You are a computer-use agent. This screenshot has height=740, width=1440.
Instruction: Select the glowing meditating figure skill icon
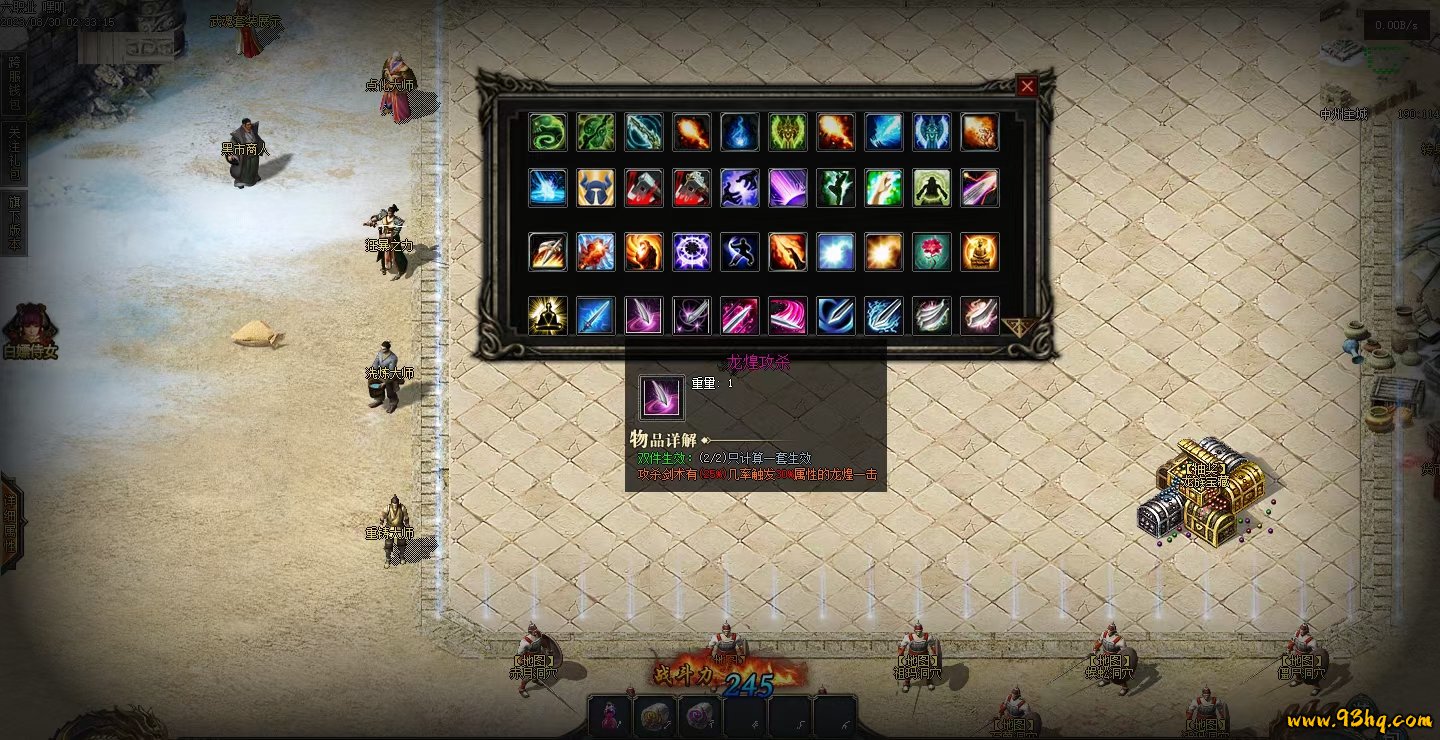(x=548, y=315)
